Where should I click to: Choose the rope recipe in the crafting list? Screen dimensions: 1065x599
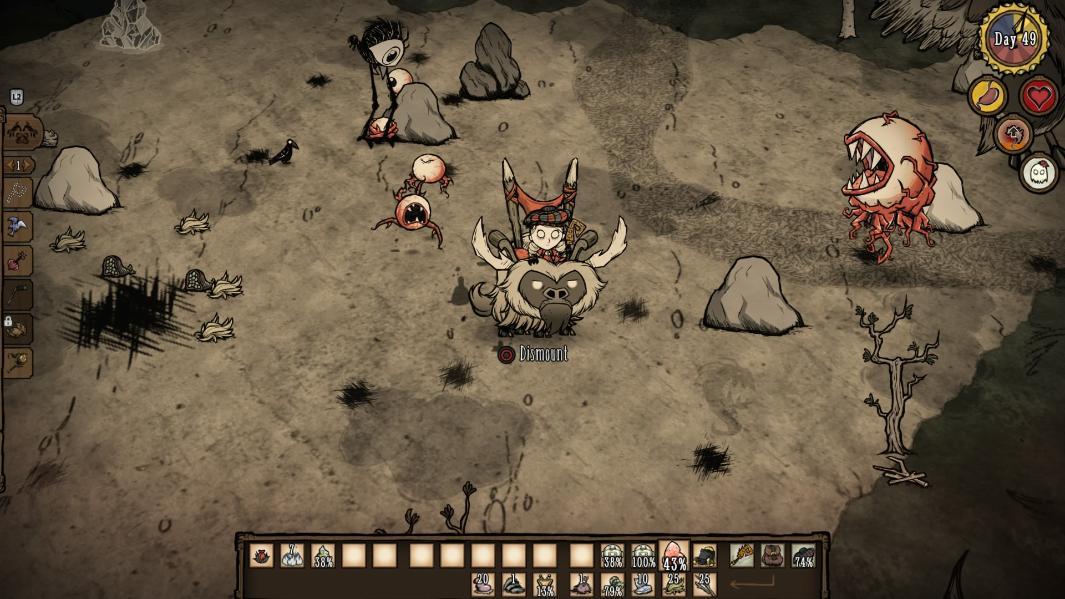[x=18, y=193]
